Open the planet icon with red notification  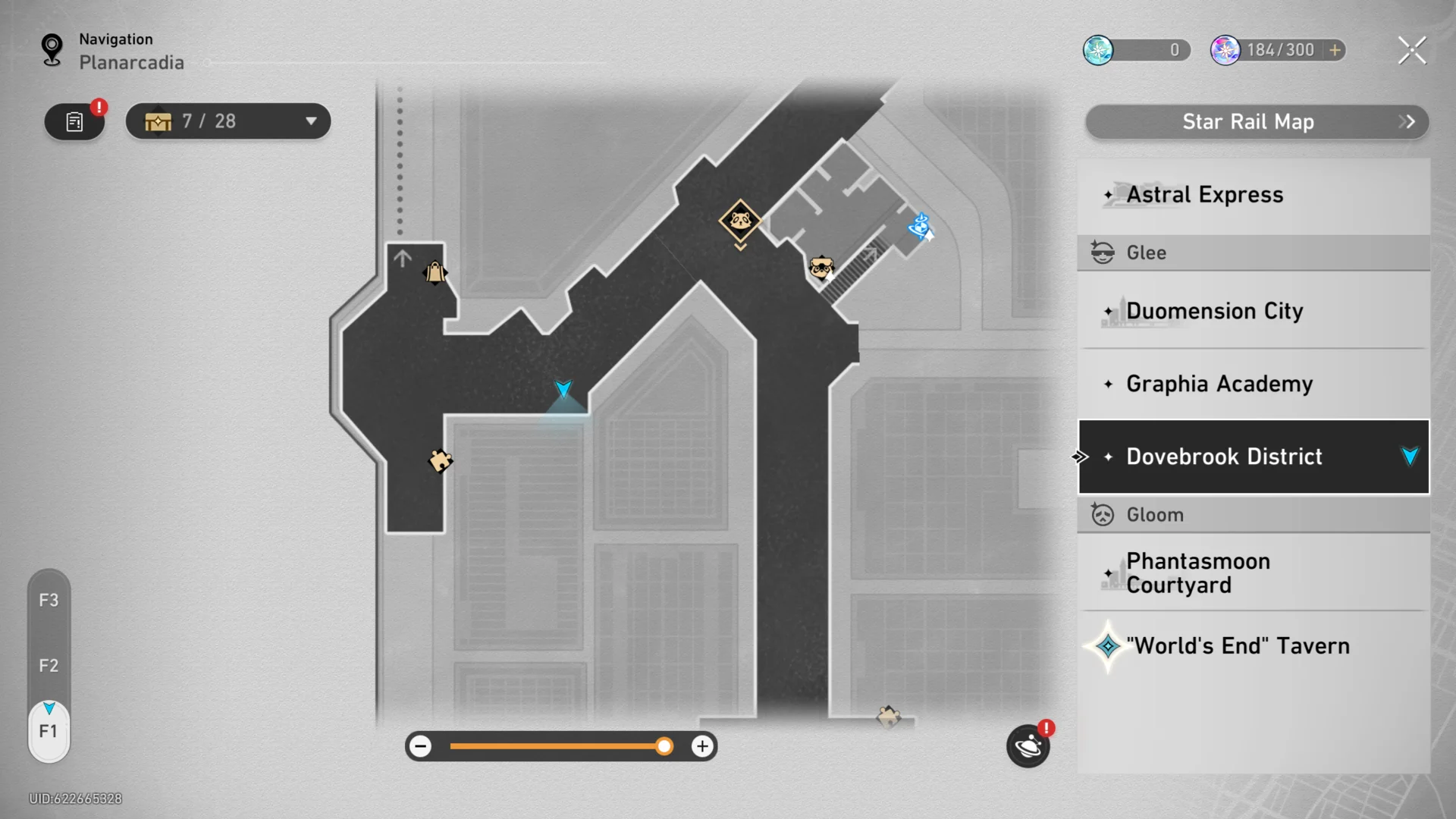[x=1028, y=746]
